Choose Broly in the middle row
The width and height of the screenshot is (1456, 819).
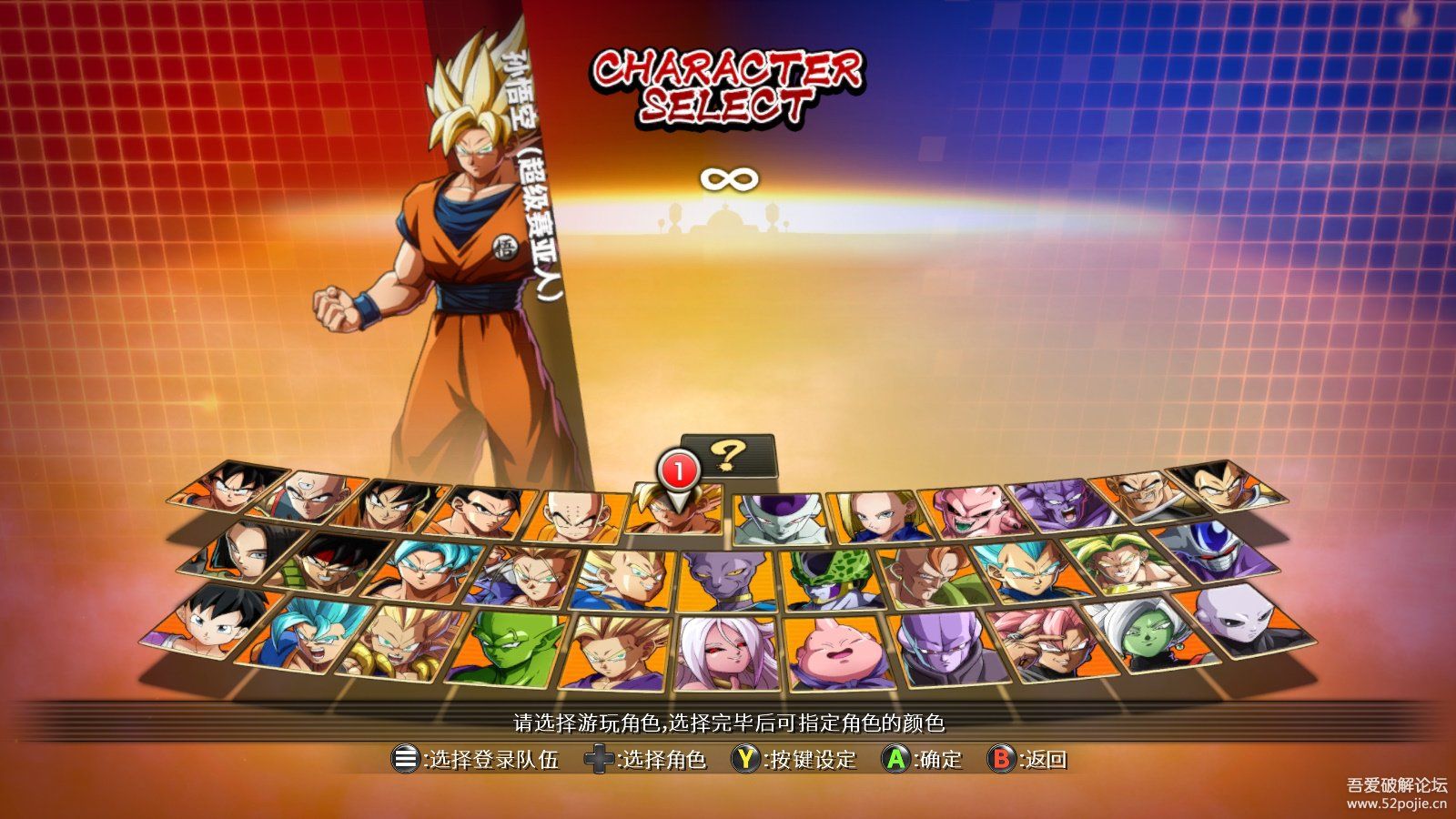click(1122, 564)
